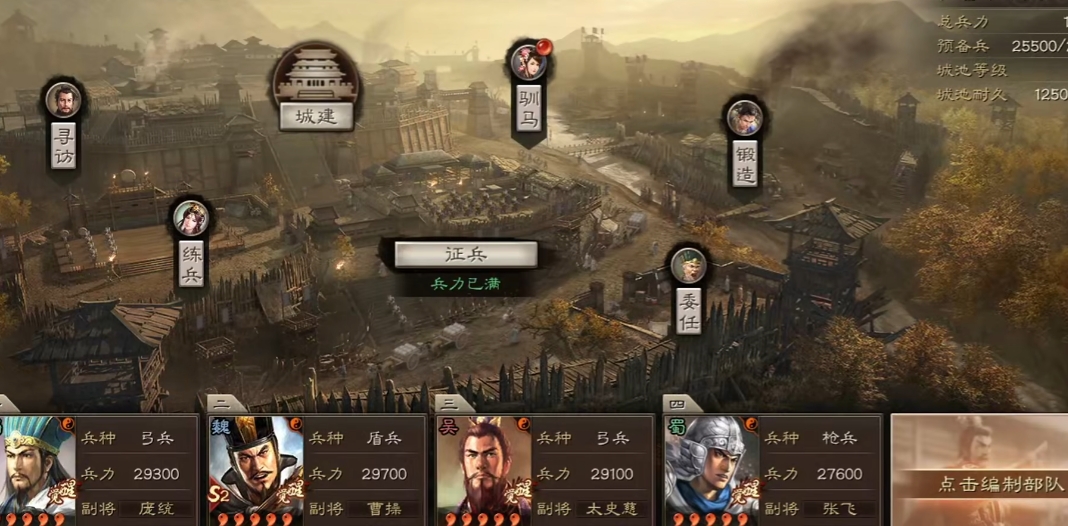Image resolution: width=1068 pixels, height=526 pixels.
Task: Open the 驯马 horse taming function
Action: coord(529,107)
